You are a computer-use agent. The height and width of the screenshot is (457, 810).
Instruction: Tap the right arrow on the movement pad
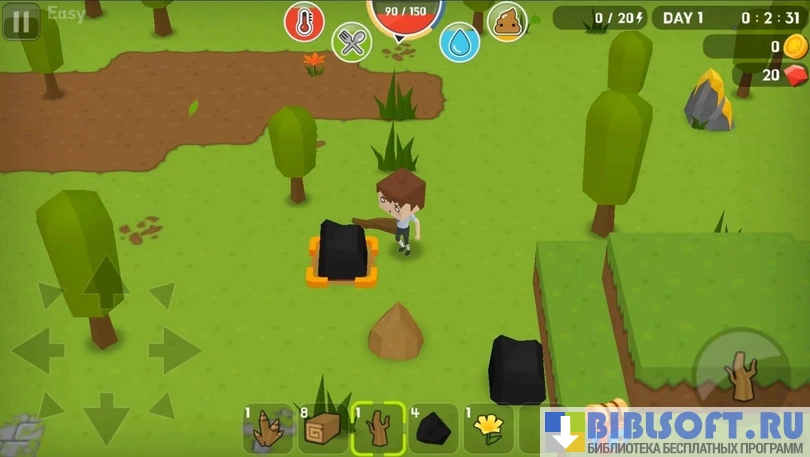(x=174, y=350)
